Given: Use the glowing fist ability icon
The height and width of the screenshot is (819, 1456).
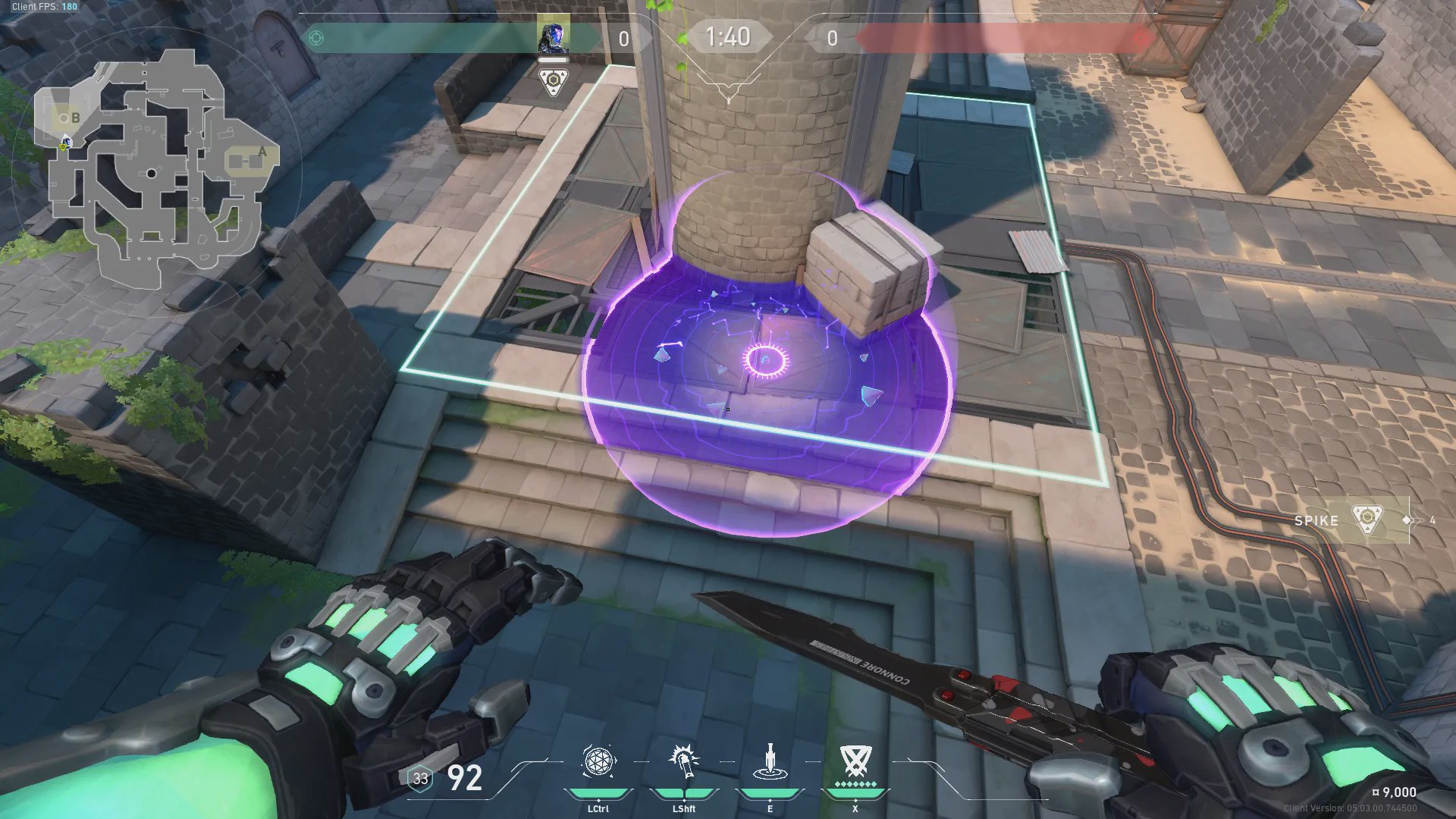Looking at the screenshot, I should pyautogui.click(x=683, y=761).
